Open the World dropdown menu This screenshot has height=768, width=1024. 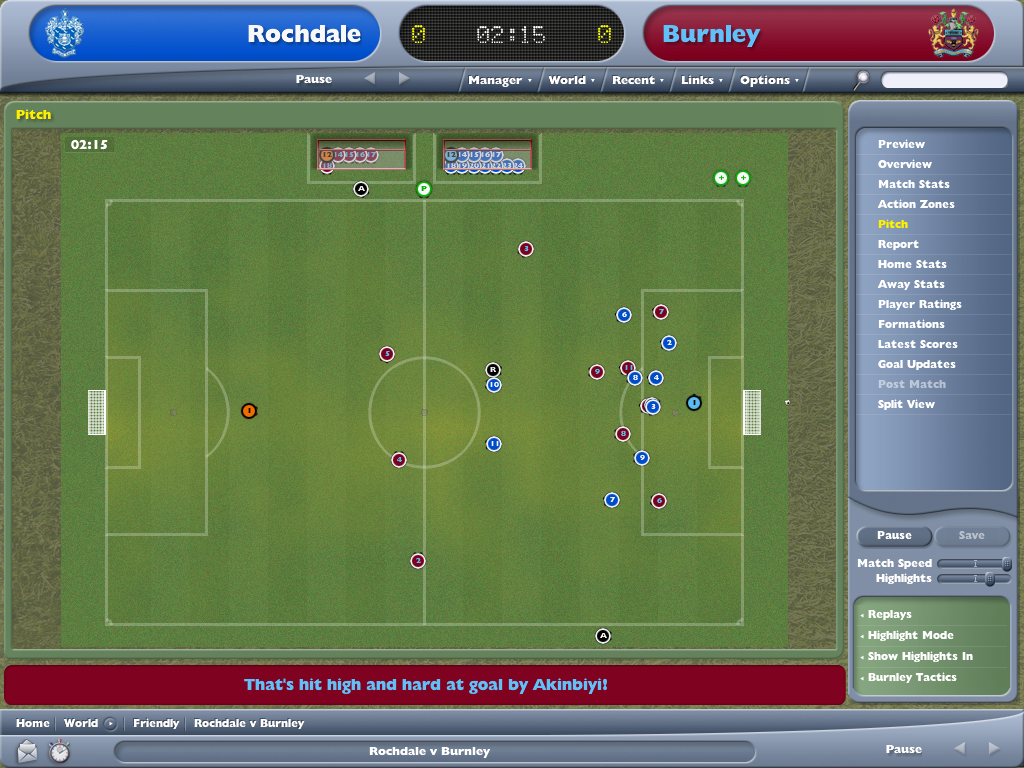pos(571,80)
